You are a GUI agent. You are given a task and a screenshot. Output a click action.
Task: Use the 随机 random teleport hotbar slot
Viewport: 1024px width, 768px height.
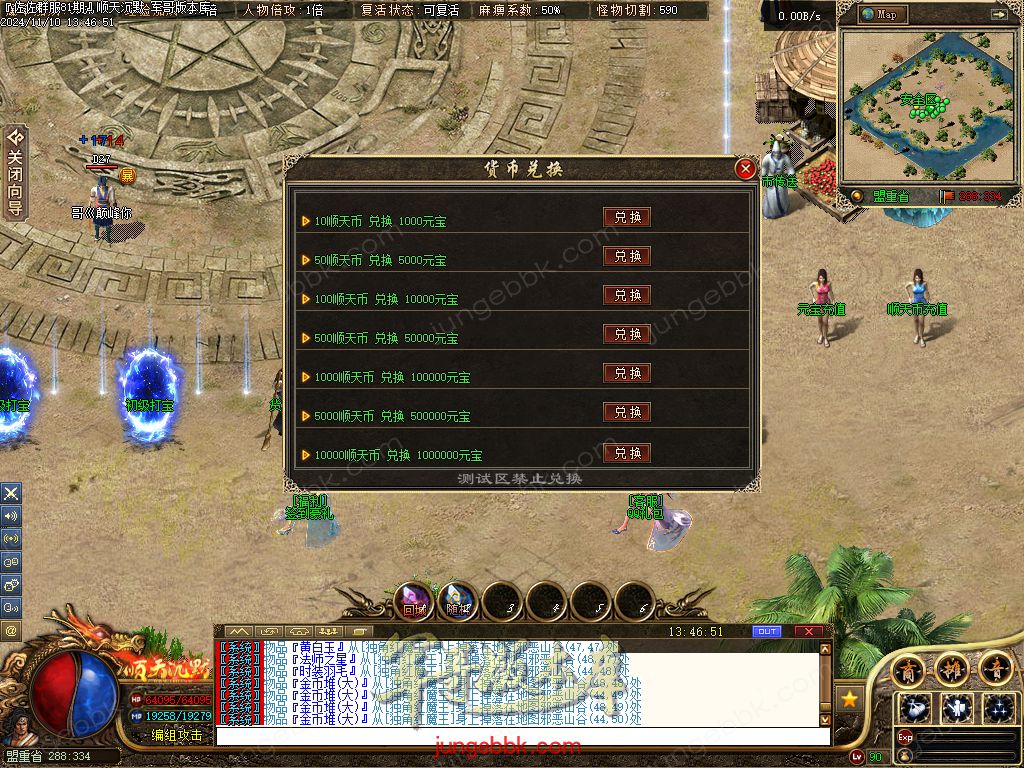[x=458, y=601]
